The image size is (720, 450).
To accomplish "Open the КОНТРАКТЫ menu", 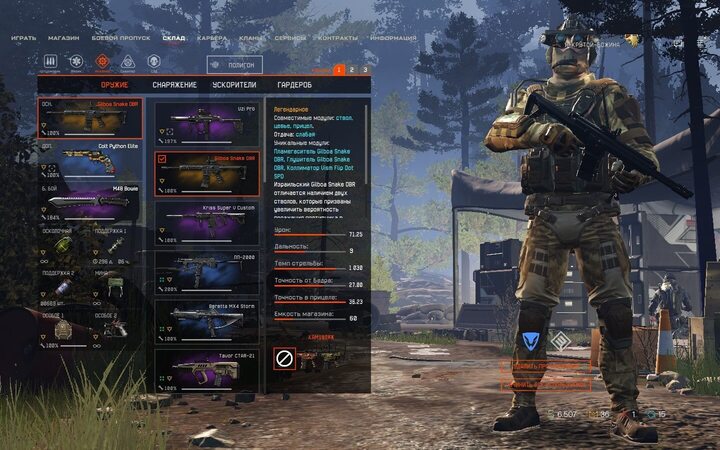I will pyautogui.click(x=336, y=38).
